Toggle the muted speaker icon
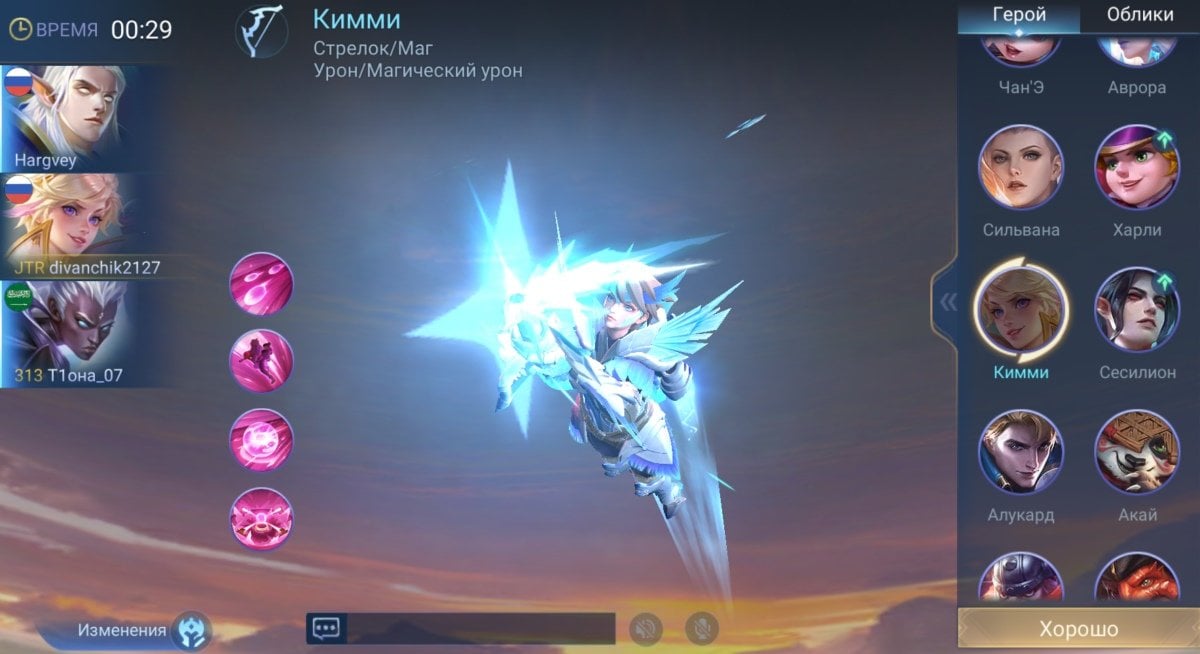 click(x=646, y=628)
